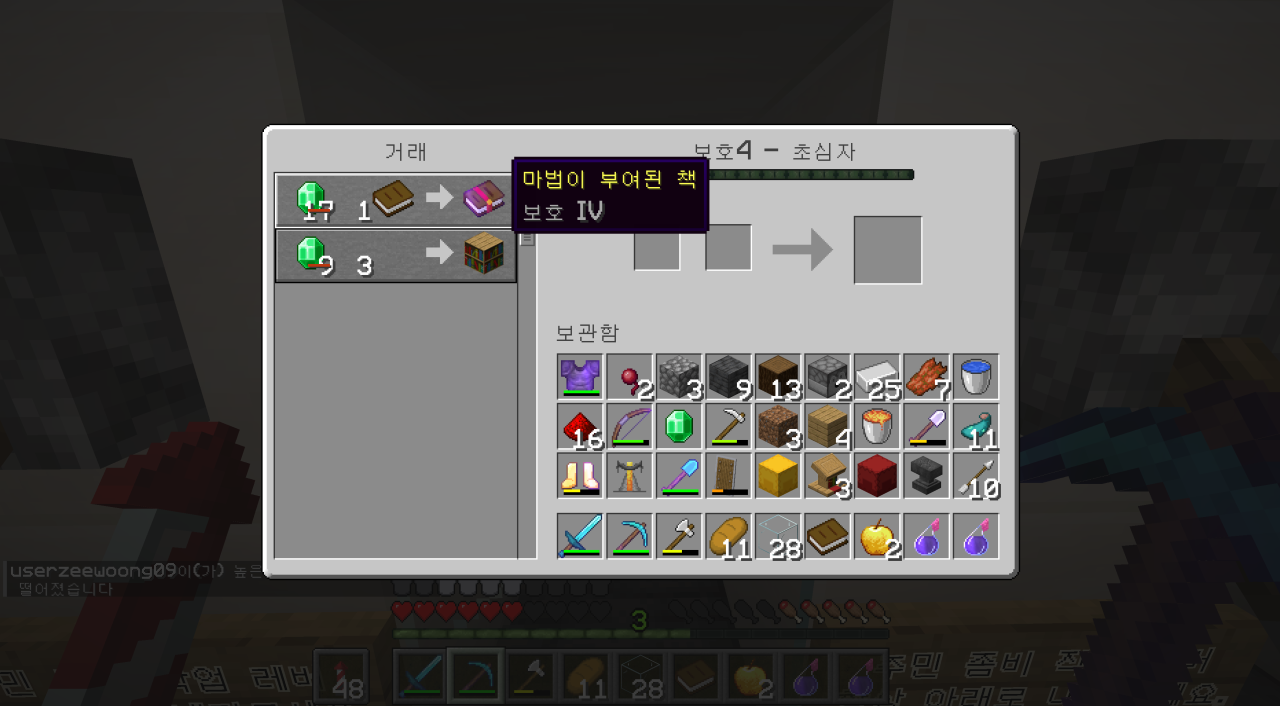Select the golden apple stack
This screenshot has width=1280, height=706.
point(877,537)
